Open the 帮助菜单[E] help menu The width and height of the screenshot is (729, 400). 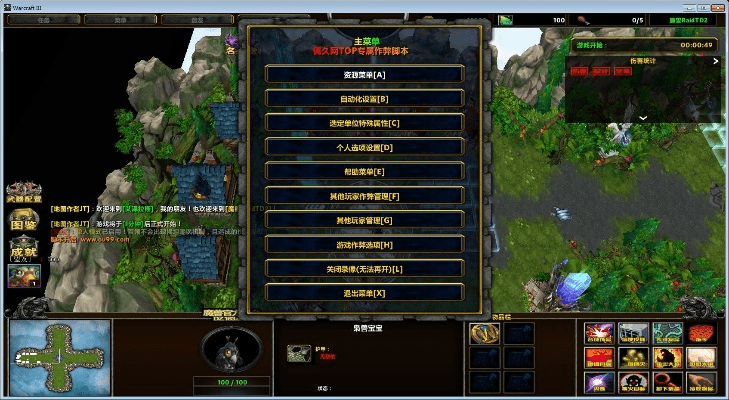click(364, 171)
